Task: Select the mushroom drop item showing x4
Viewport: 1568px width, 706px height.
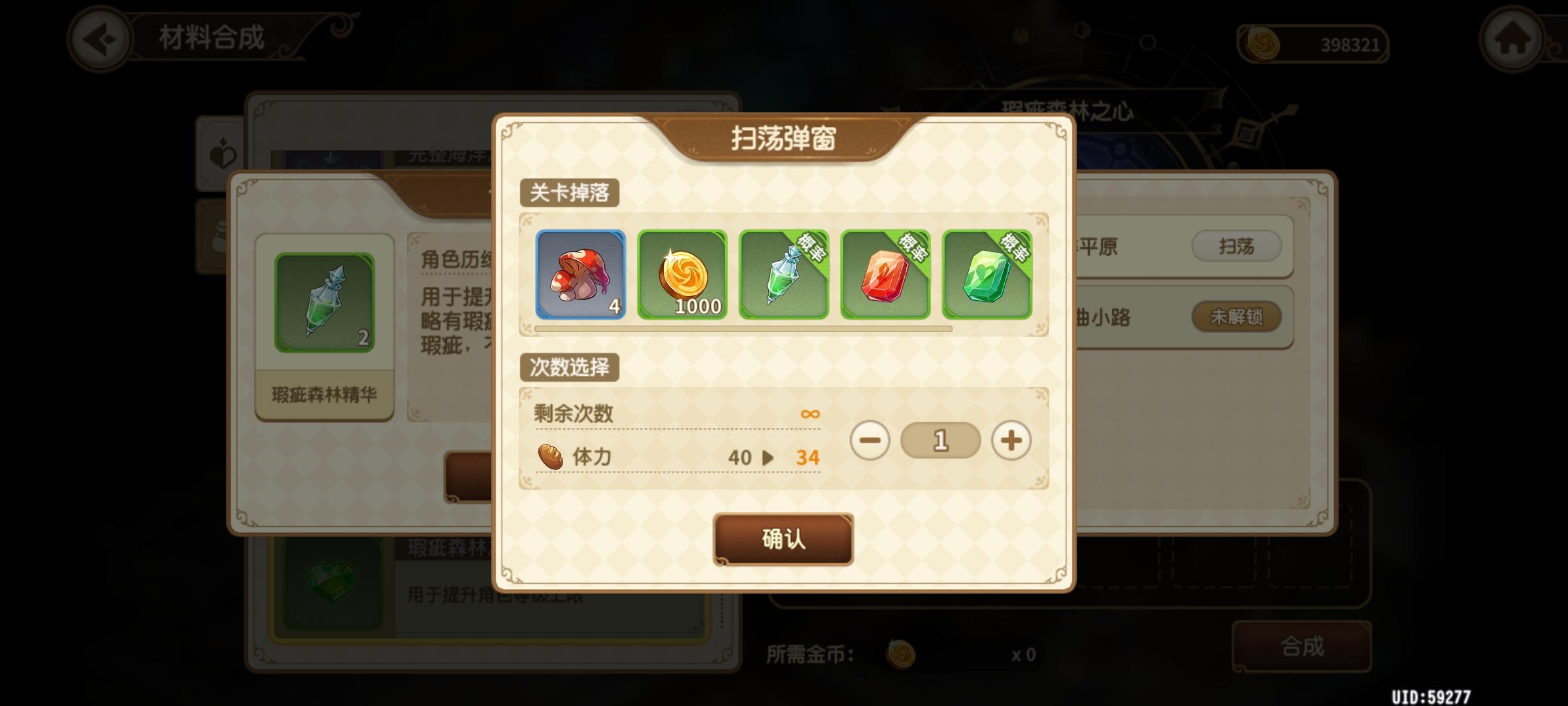Action: pyautogui.click(x=582, y=275)
